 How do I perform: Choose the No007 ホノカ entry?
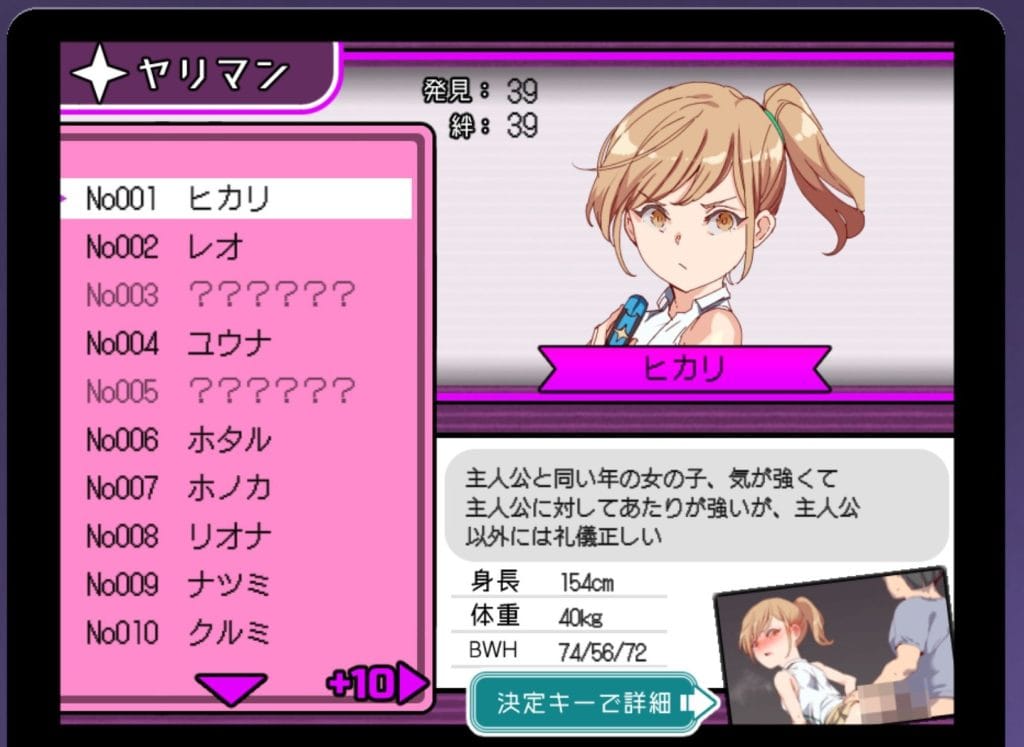click(236, 488)
